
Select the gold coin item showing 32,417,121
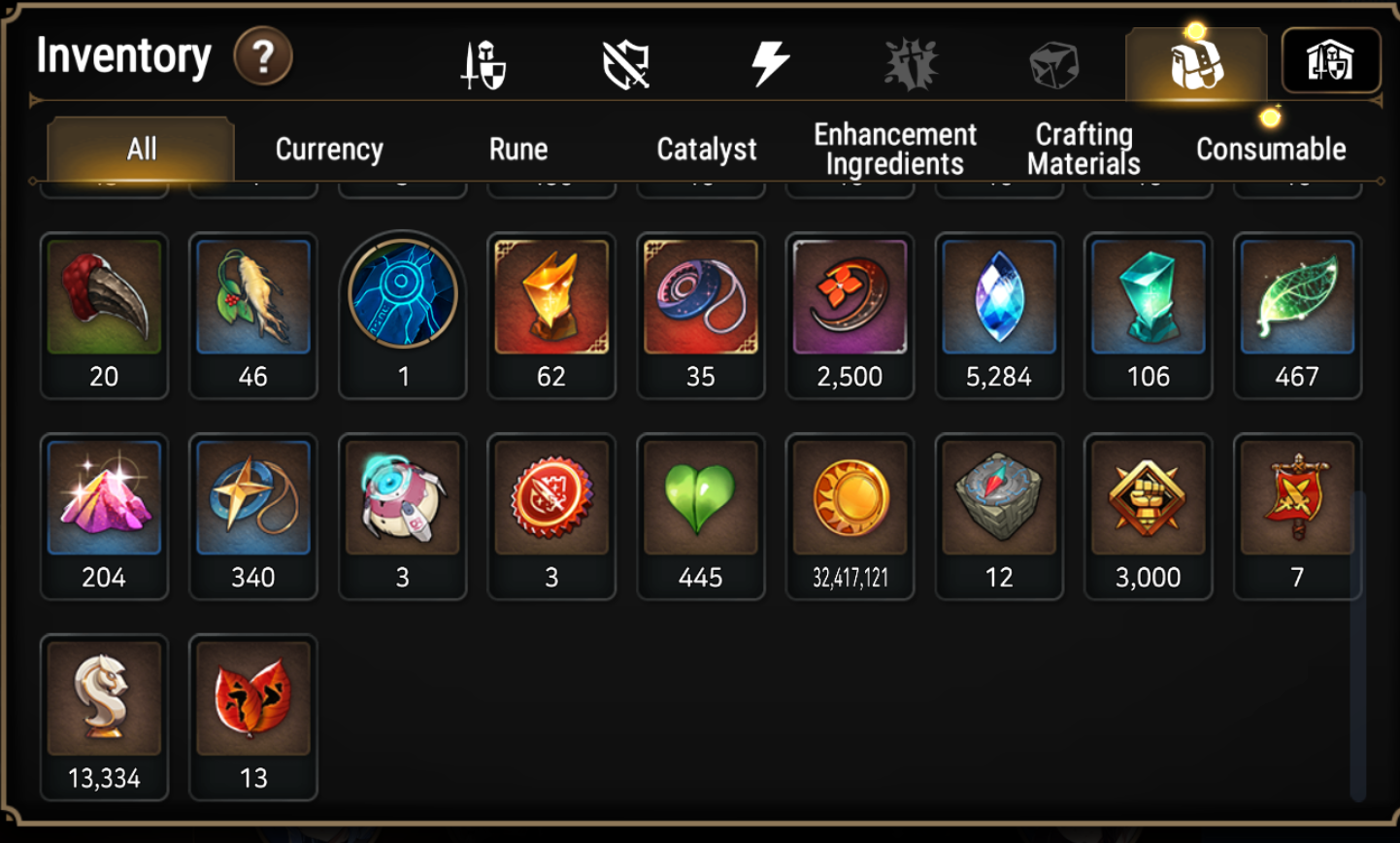click(850, 498)
